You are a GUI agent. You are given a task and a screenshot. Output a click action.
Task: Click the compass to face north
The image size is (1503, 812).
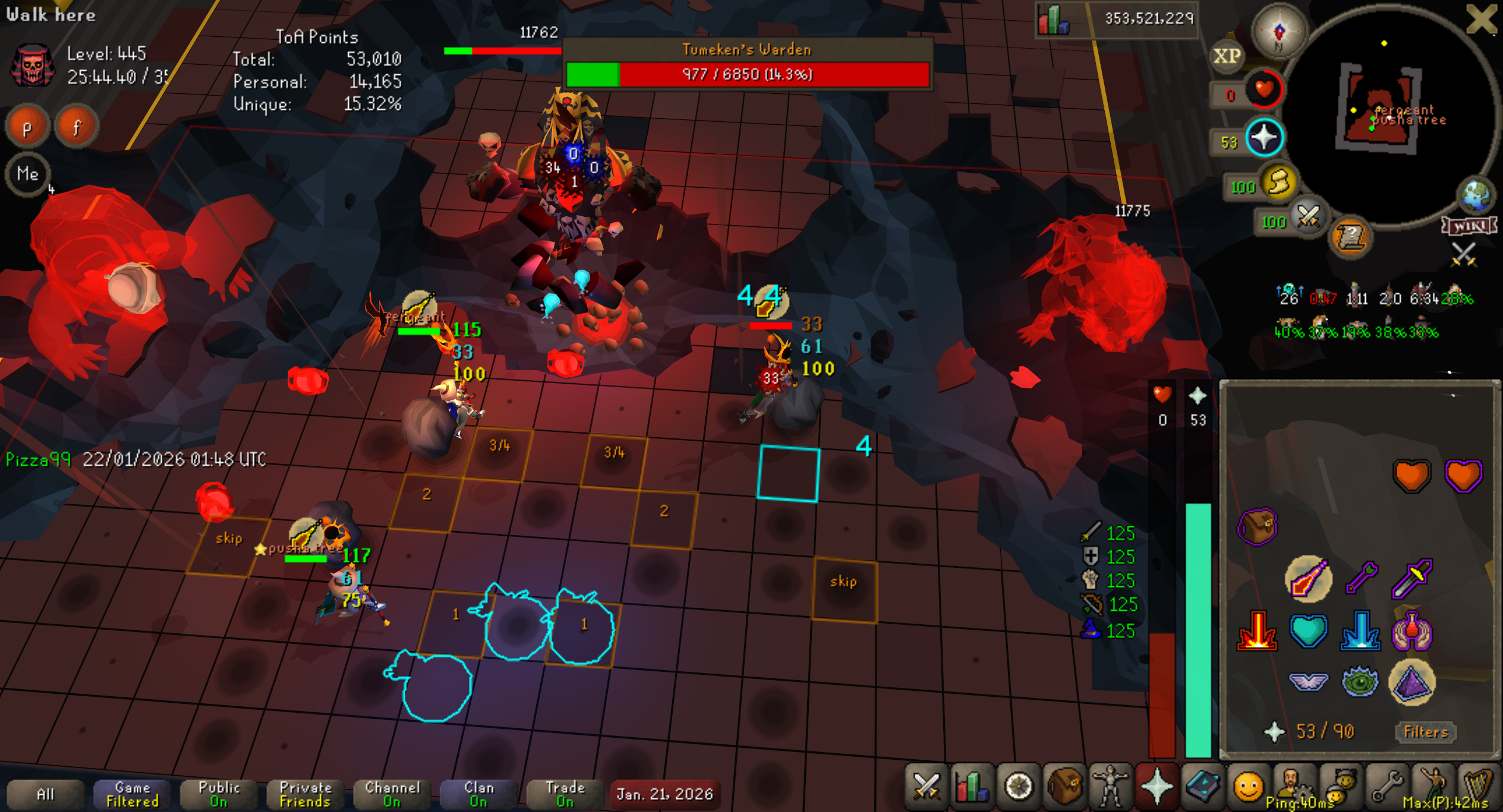tap(1279, 31)
